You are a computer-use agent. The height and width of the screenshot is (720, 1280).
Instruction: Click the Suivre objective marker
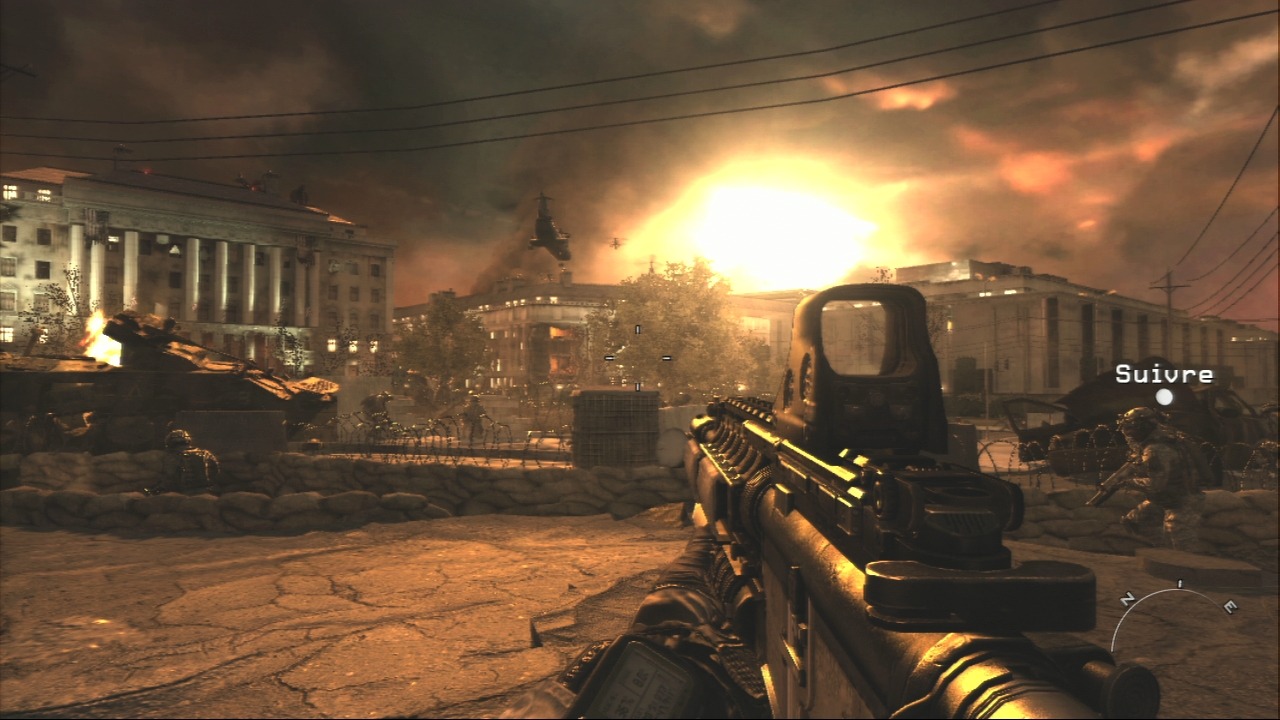[1164, 396]
